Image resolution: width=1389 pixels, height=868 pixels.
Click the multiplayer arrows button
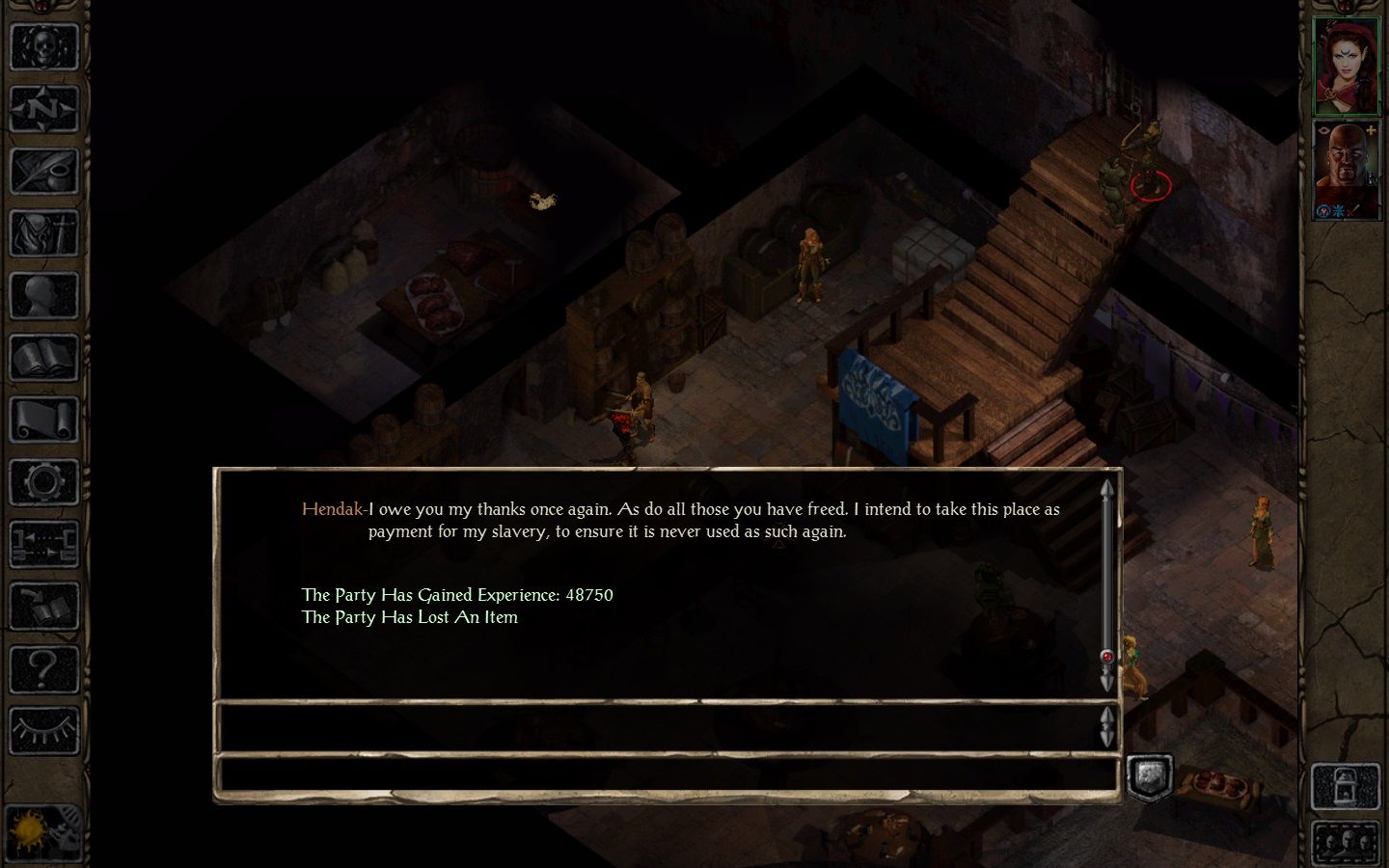point(43,544)
